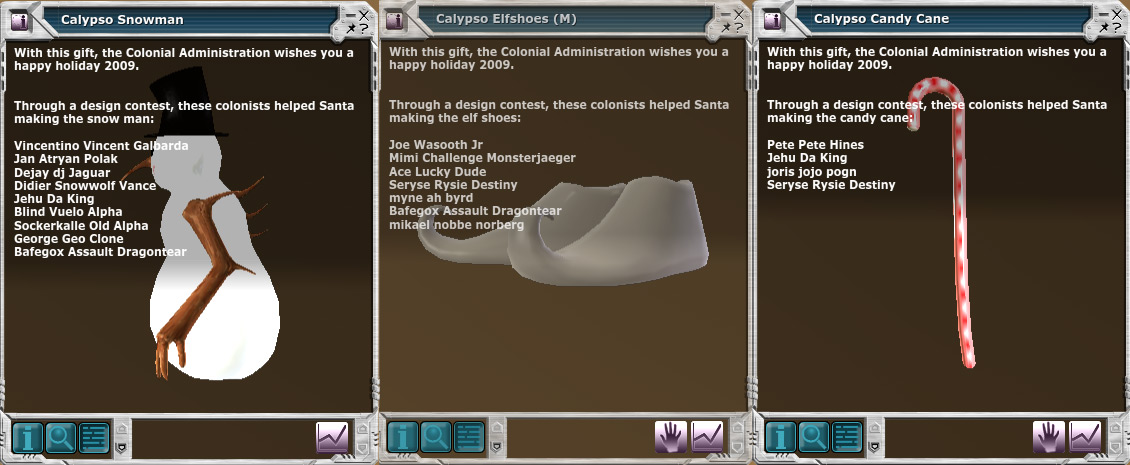Show the Candy Cane info tab
Viewport: 1130px width, 465px height.
click(781, 437)
